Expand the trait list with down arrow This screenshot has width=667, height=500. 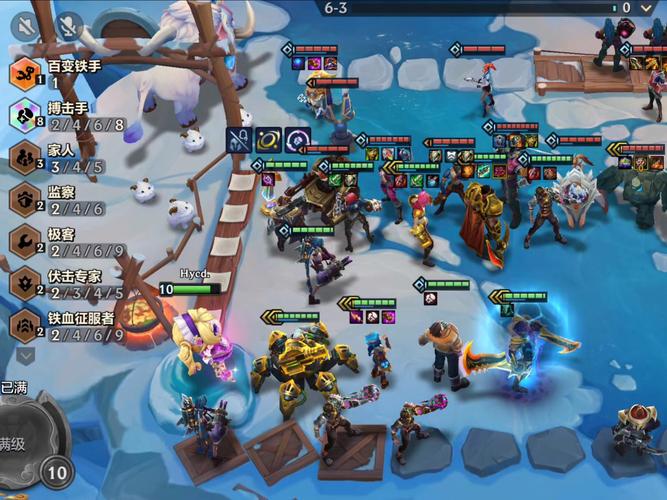click(26, 354)
